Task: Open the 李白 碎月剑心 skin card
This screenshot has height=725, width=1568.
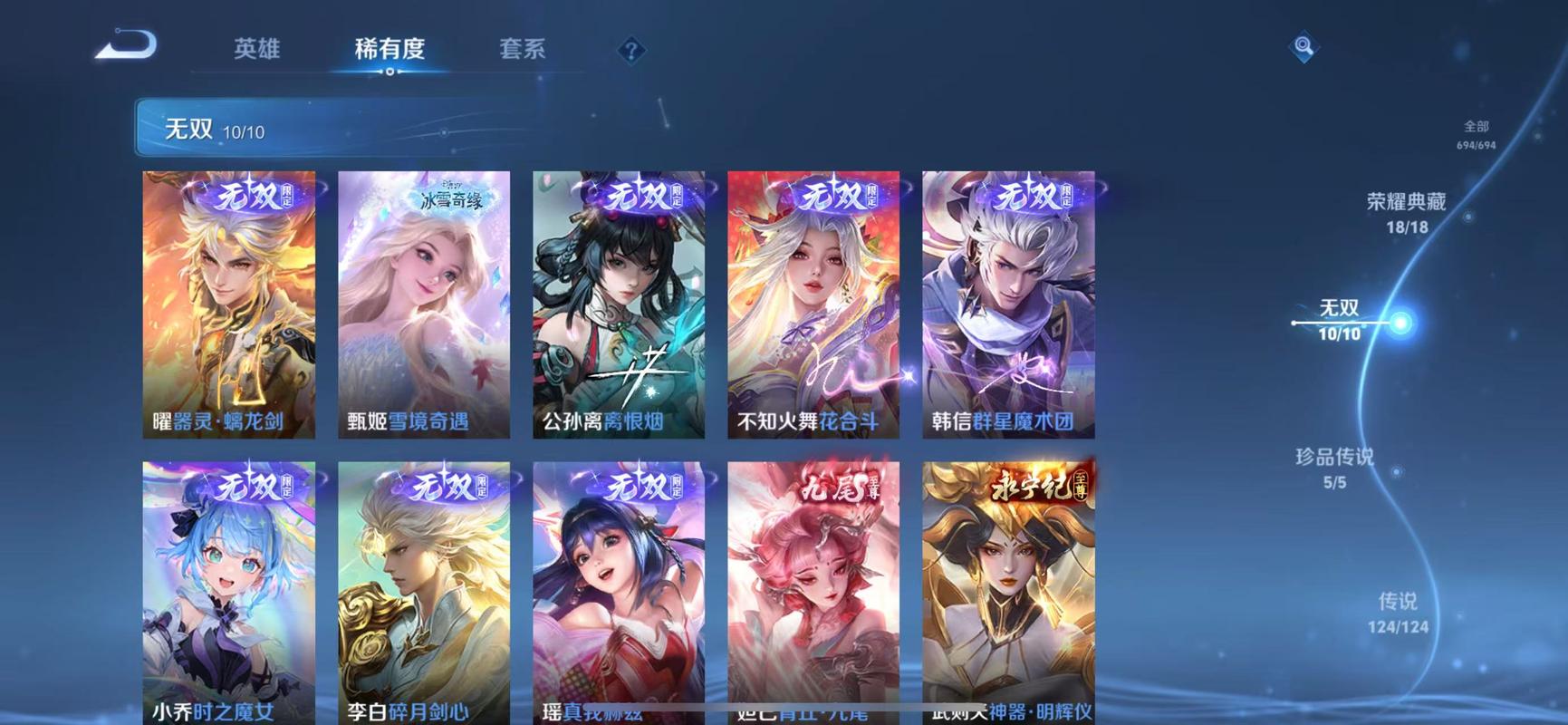Action: click(424, 589)
